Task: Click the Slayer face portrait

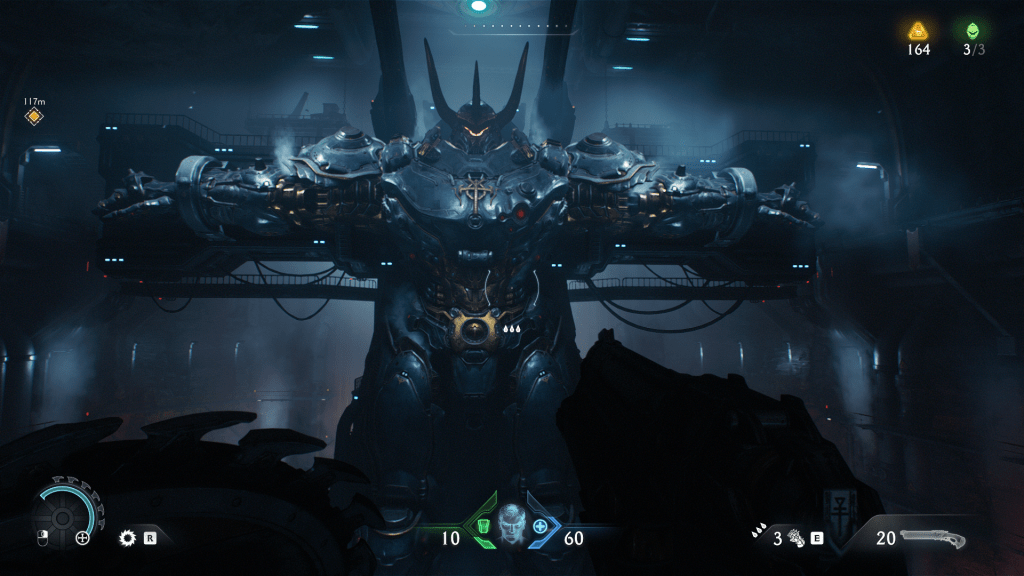Action: coord(511,523)
